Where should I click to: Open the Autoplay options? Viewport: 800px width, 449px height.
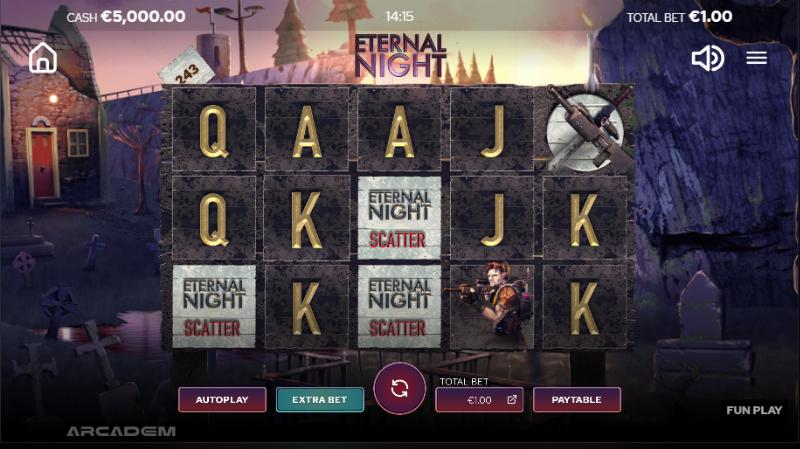click(222, 400)
